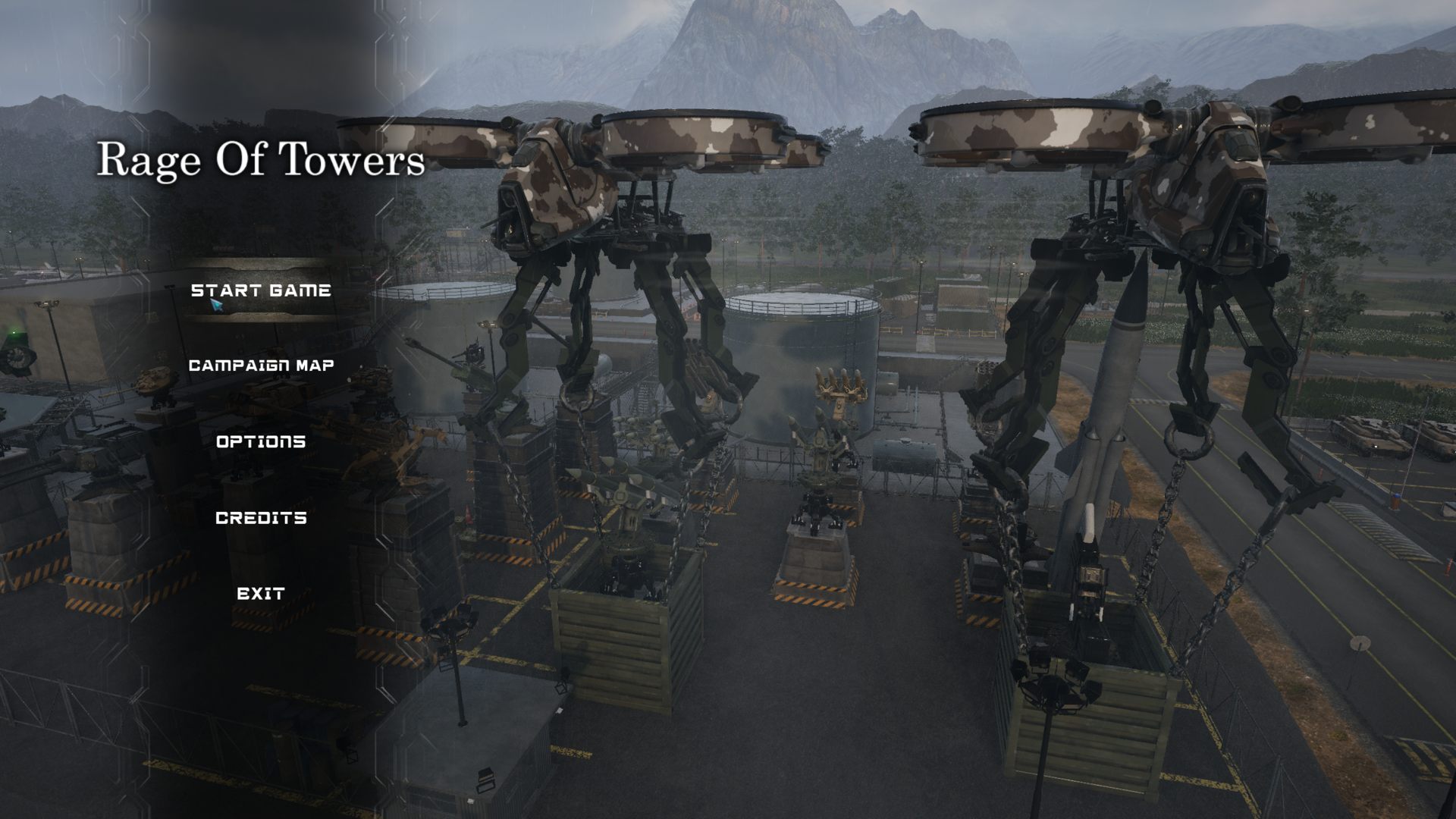
Task: Open the Options menu
Action: (x=261, y=441)
